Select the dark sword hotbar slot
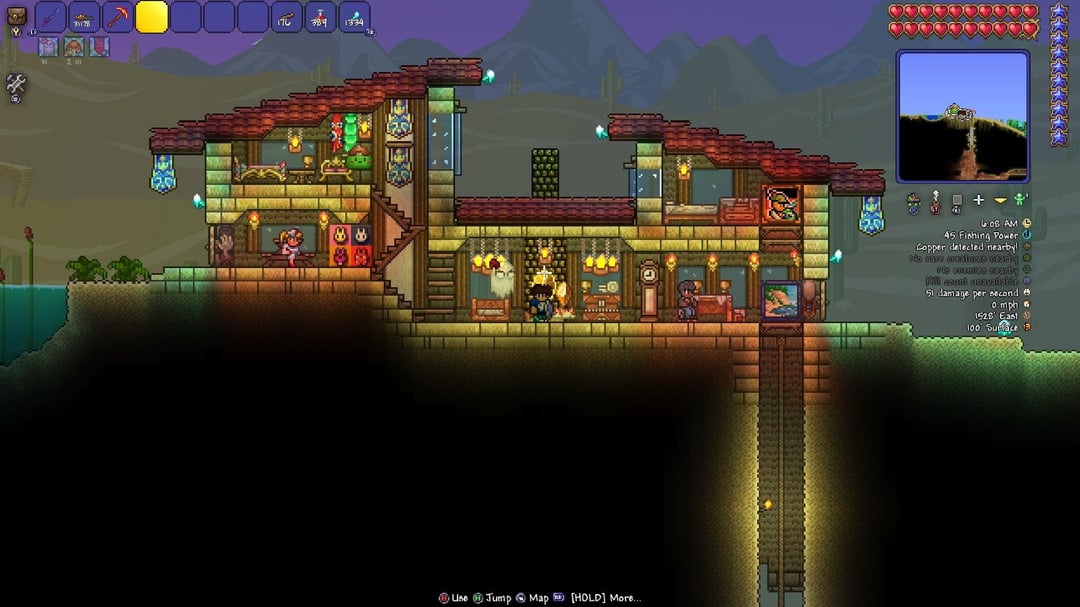Image resolution: width=1080 pixels, height=607 pixels. pos(50,17)
